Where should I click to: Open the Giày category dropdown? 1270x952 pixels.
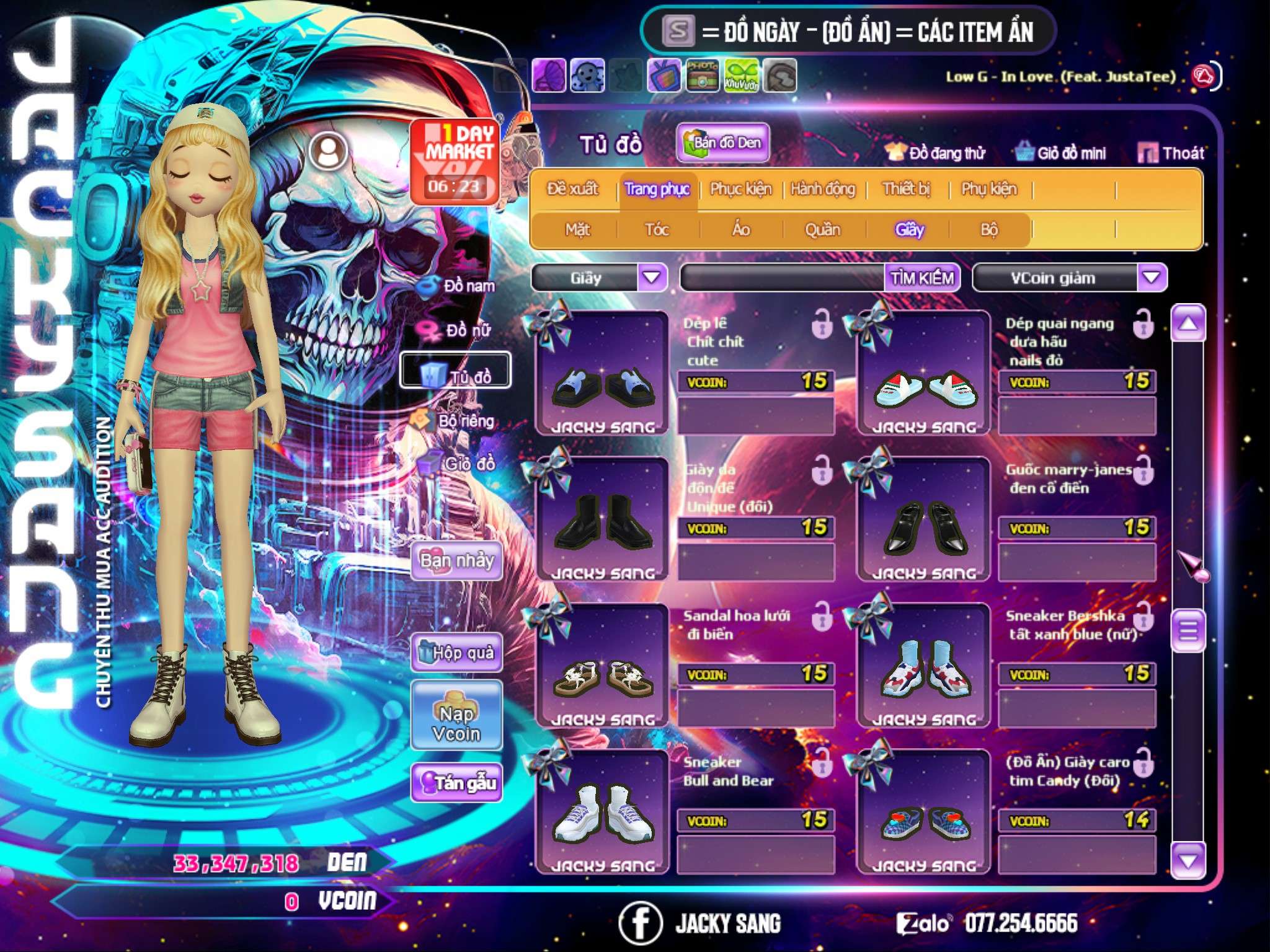click(652, 277)
